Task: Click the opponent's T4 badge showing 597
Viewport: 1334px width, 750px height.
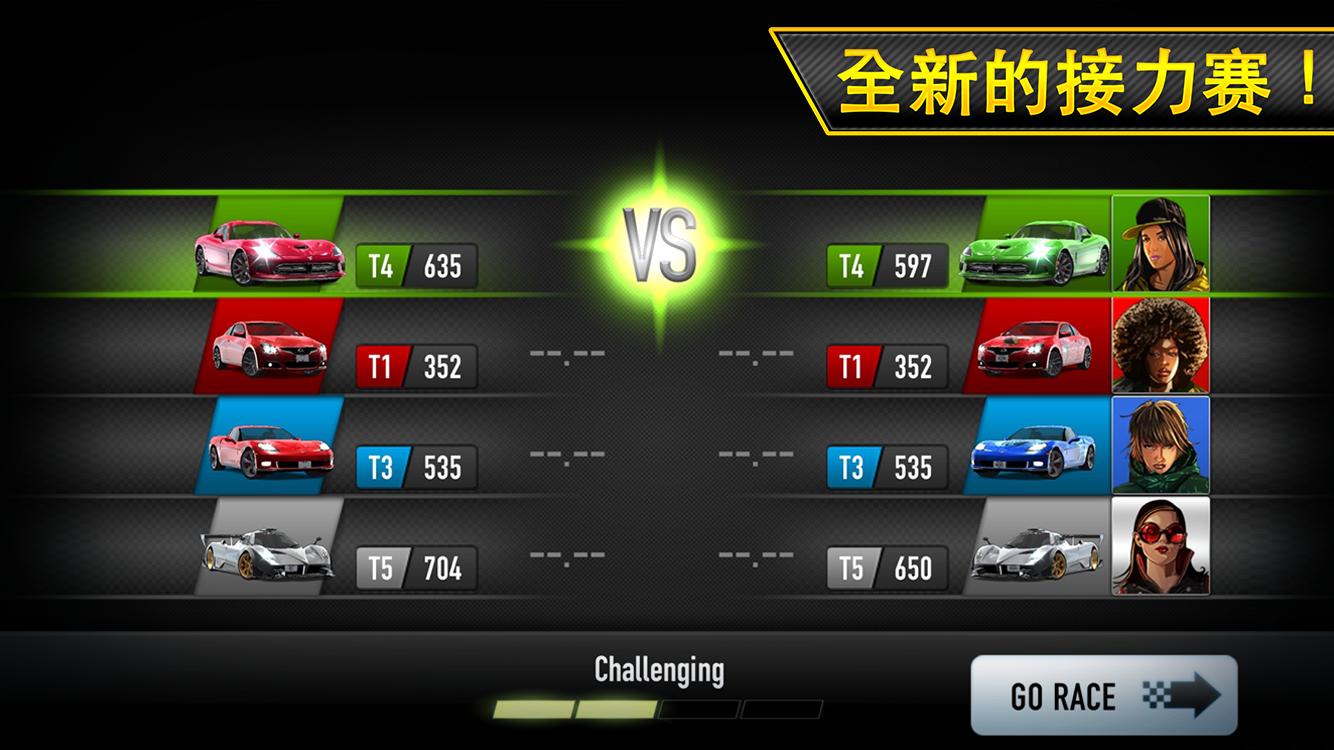Action: pyautogui.click(x=885, y=267)
